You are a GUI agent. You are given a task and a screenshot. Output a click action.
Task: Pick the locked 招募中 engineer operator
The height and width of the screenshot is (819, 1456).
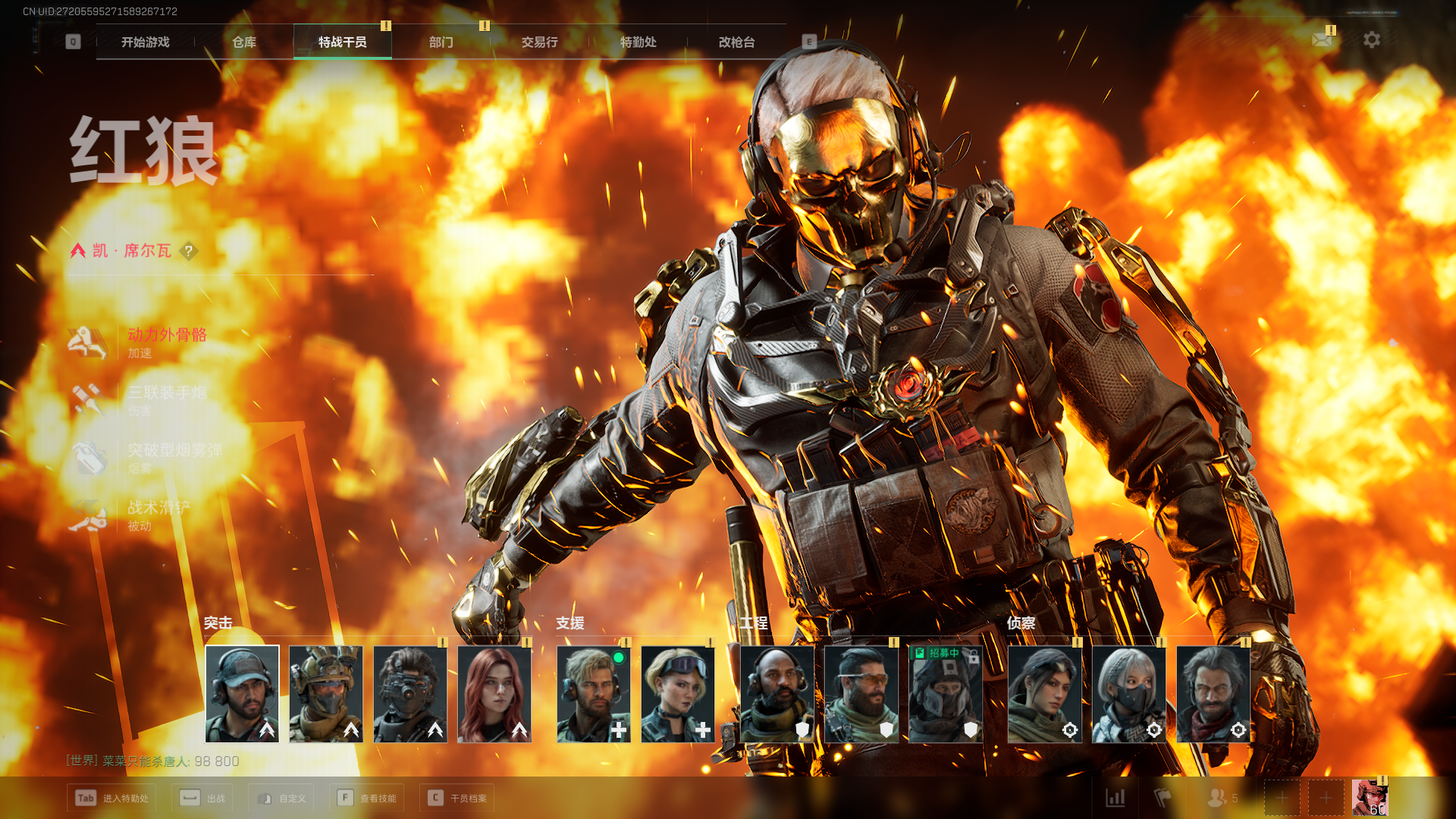click(946, 694)
